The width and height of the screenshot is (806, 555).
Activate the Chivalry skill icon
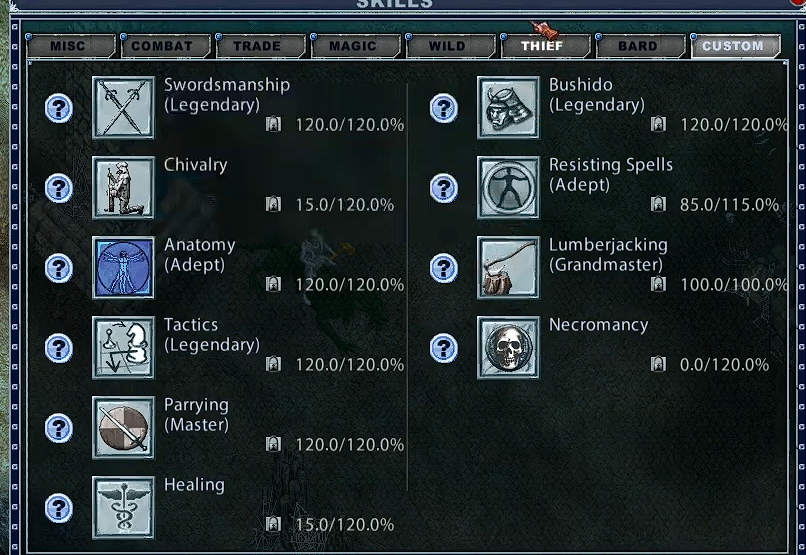click(123, 188)
